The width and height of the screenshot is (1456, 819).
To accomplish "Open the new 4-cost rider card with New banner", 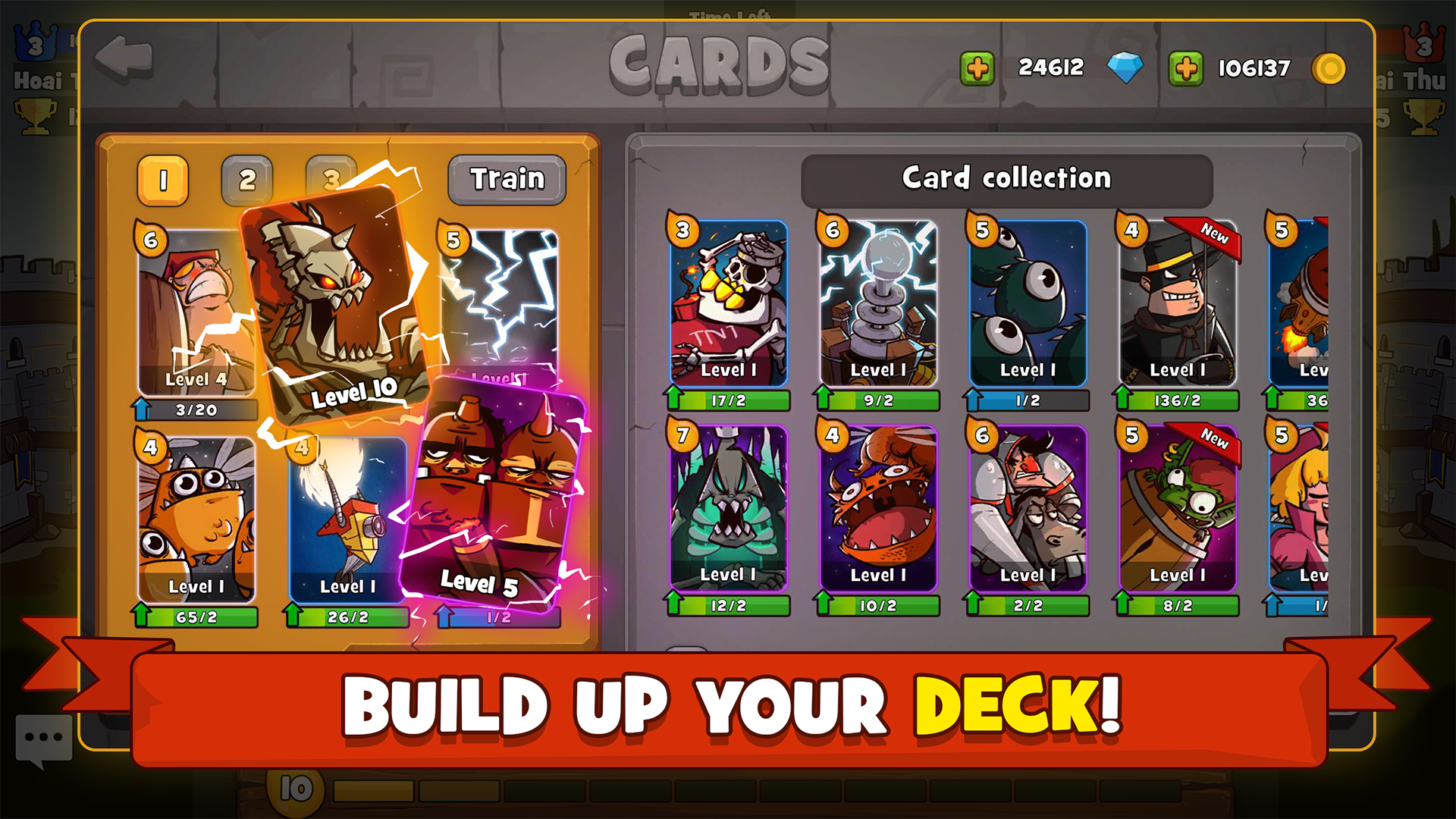I will (1175, 303).
